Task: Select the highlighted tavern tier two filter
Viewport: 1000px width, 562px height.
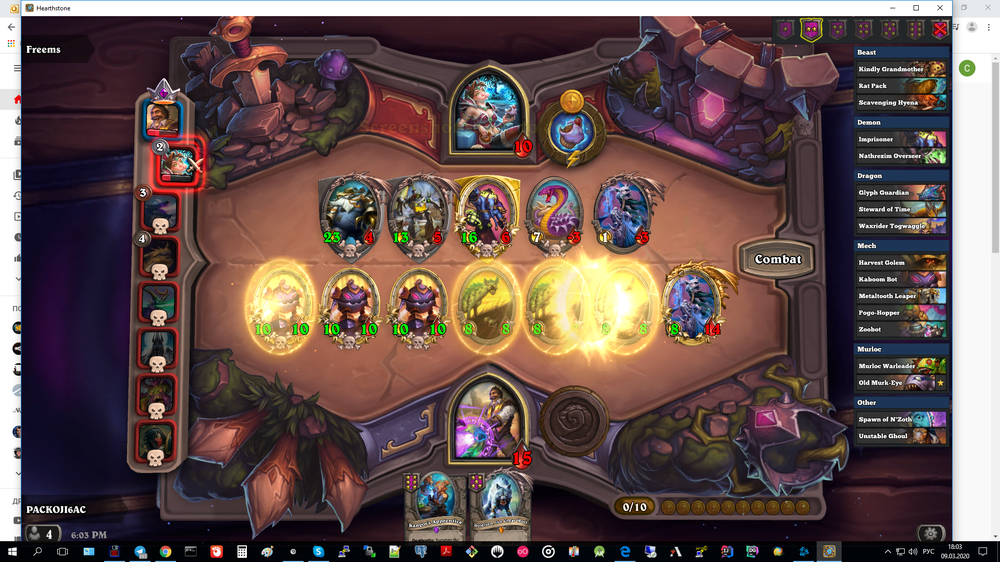Action: (811, 30)
